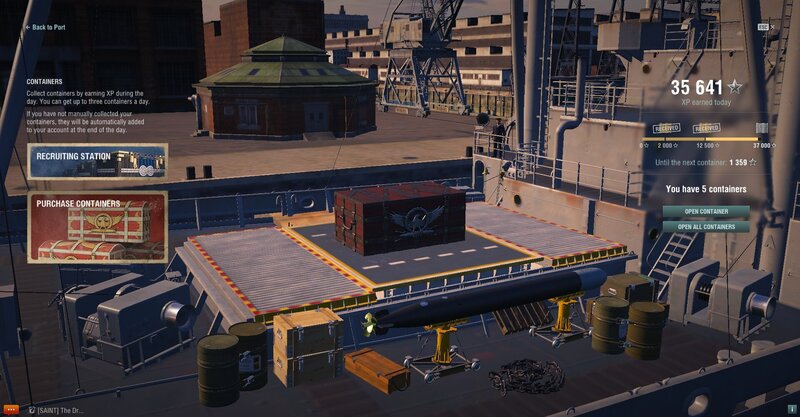Open the orange chat button
Viewport: 800px width, 417px height.
click(x=11, y=410)
